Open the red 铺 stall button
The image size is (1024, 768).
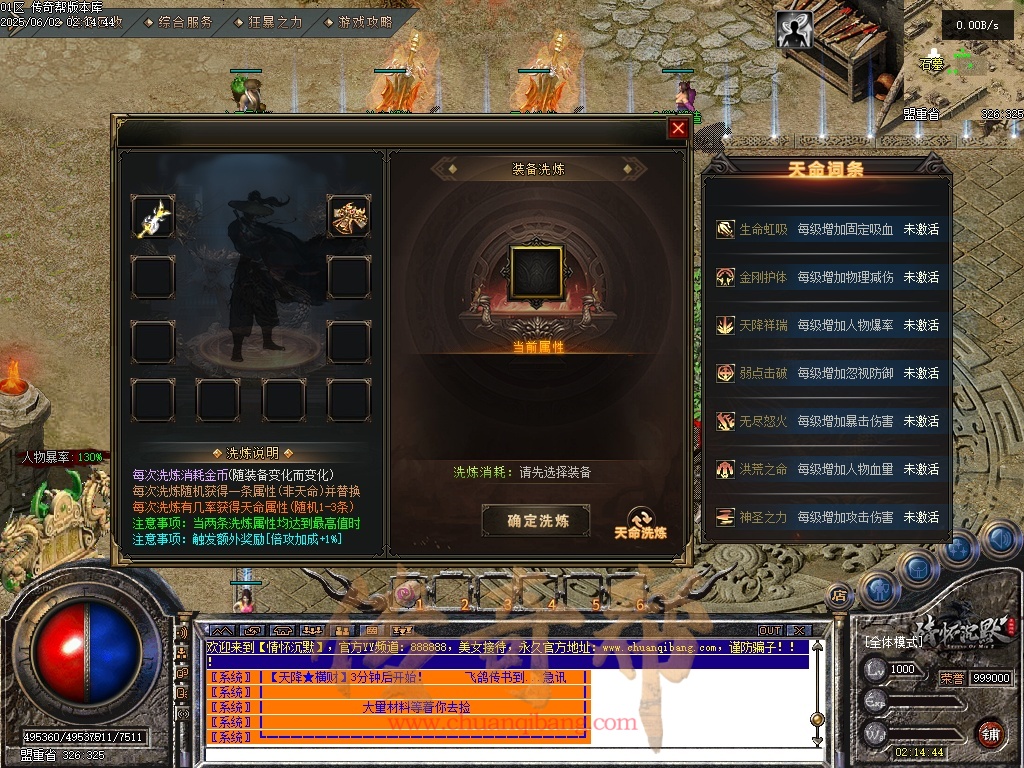point(991,733)
